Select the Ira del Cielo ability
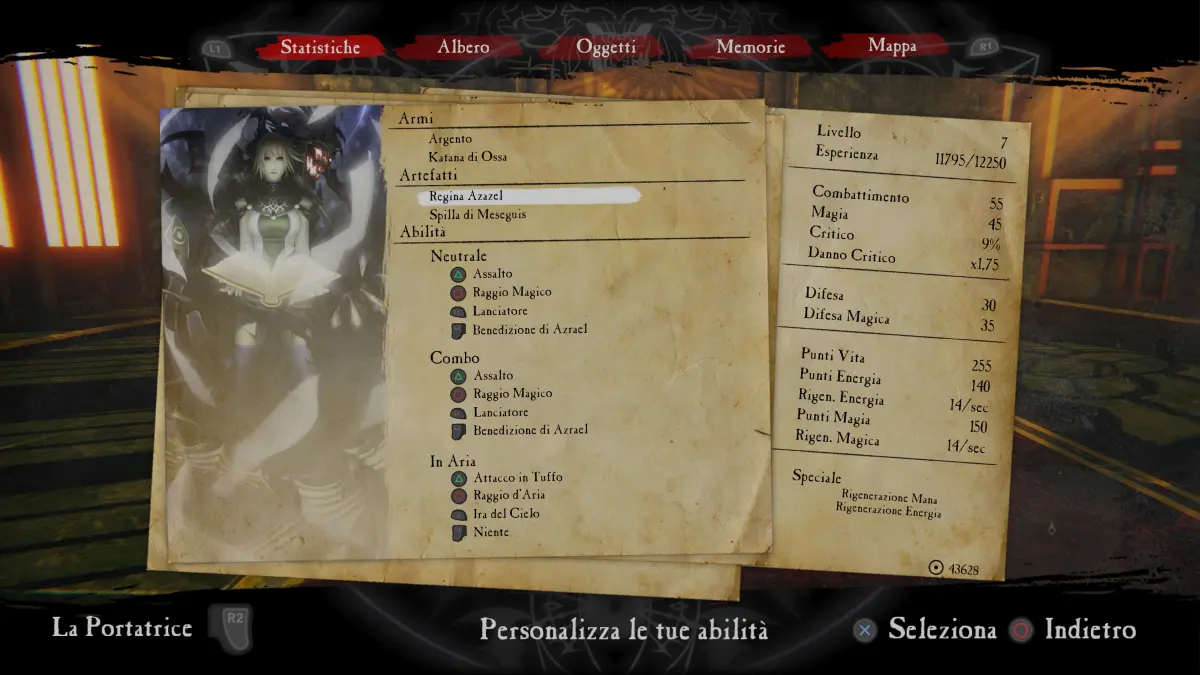1200x675 pixels. 506,513
